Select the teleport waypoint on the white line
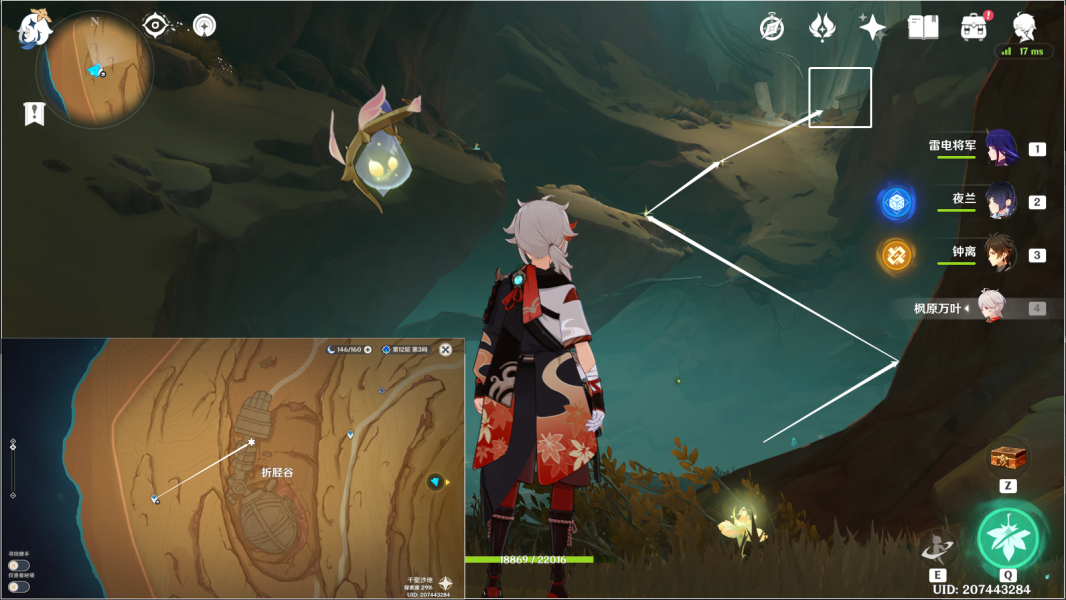Image resolution: width=1066 pixels, height=600 pixels. pos(155,498)
